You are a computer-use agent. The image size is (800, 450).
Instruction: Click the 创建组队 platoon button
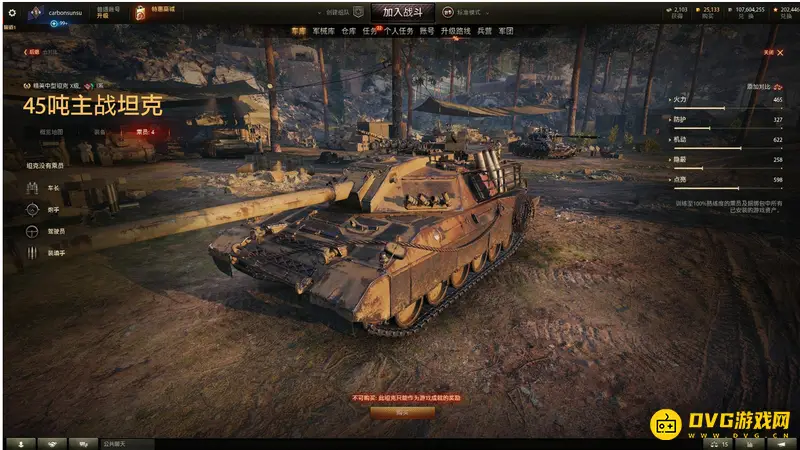point(350,12)
